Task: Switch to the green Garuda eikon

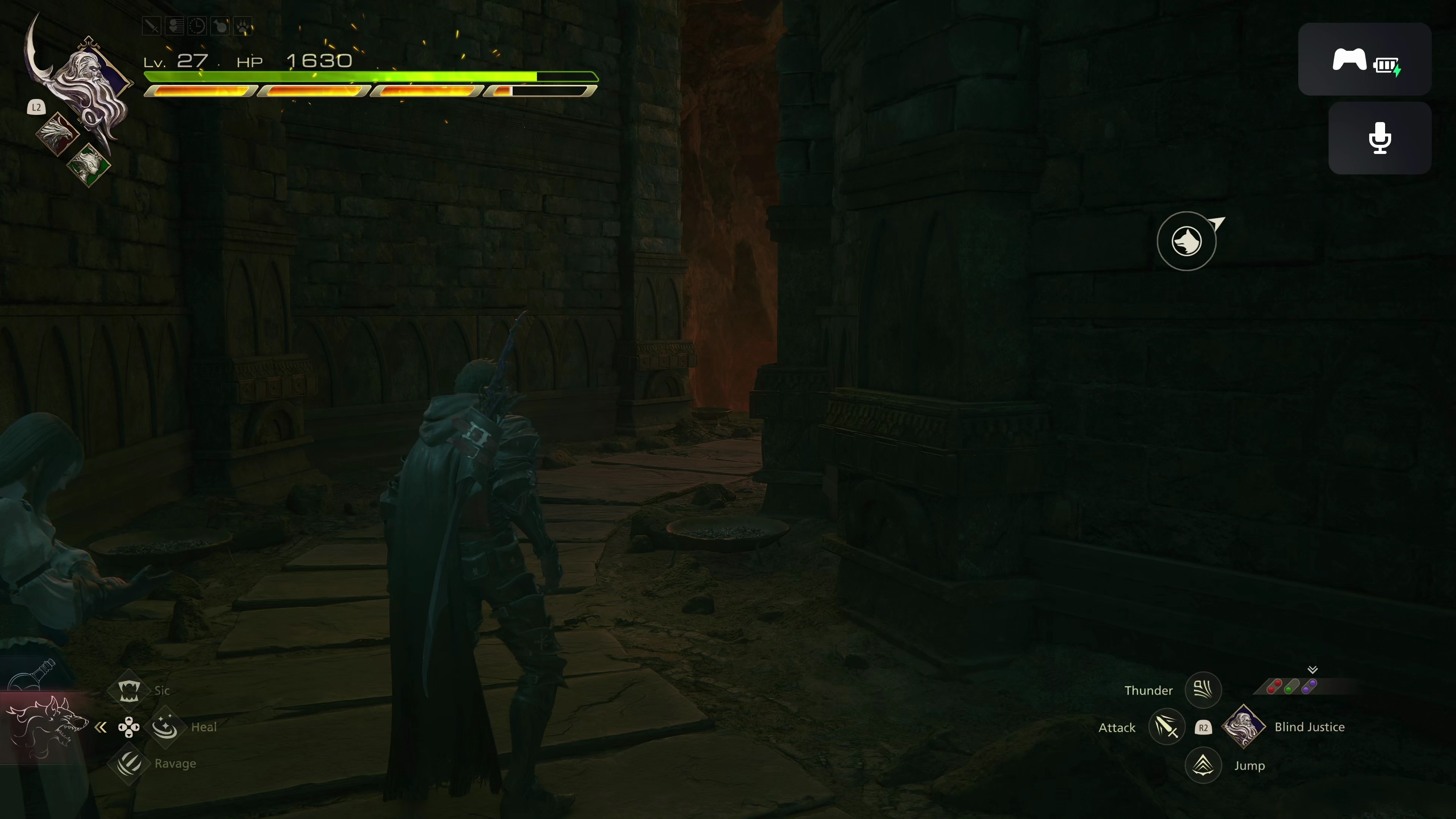Action: [88, 165]
